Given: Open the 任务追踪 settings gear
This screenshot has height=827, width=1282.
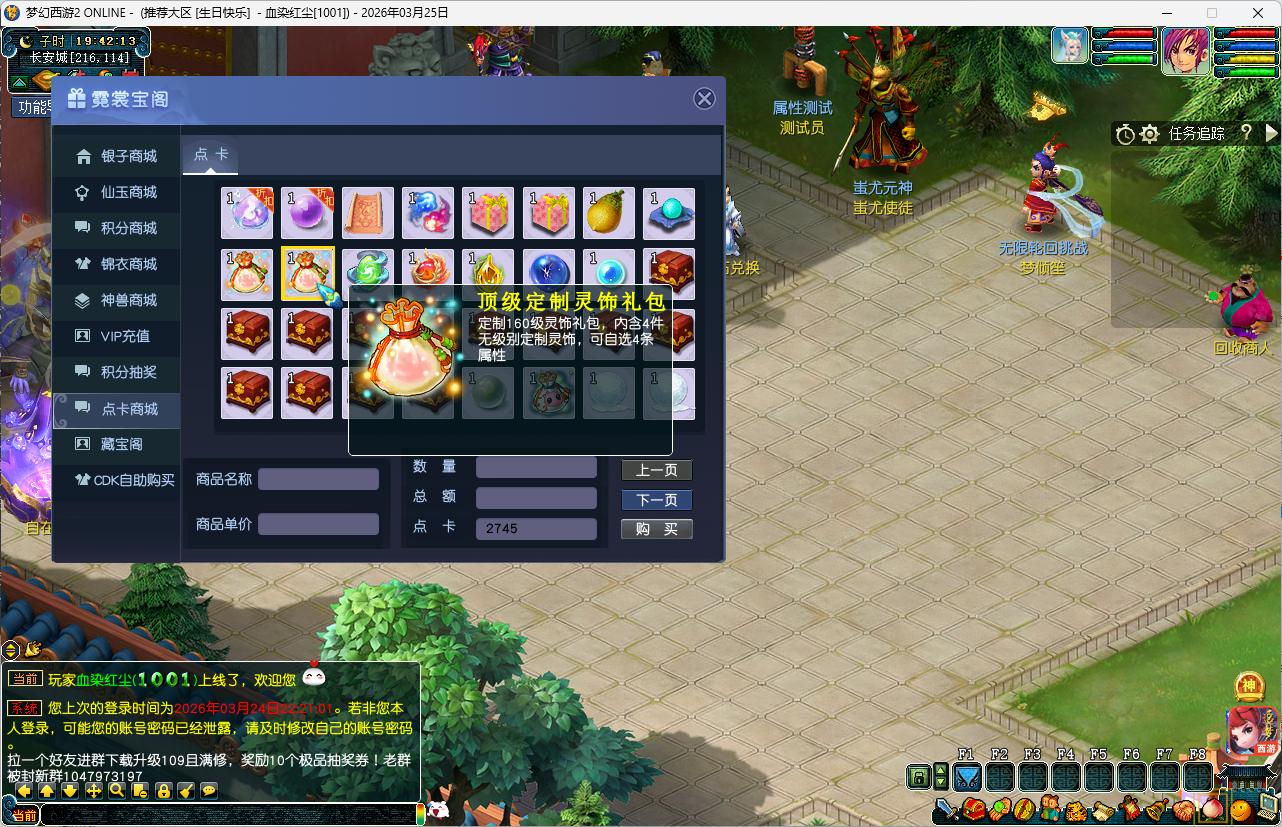Looking at the screenshot, I should click(x=1149, y=133).
